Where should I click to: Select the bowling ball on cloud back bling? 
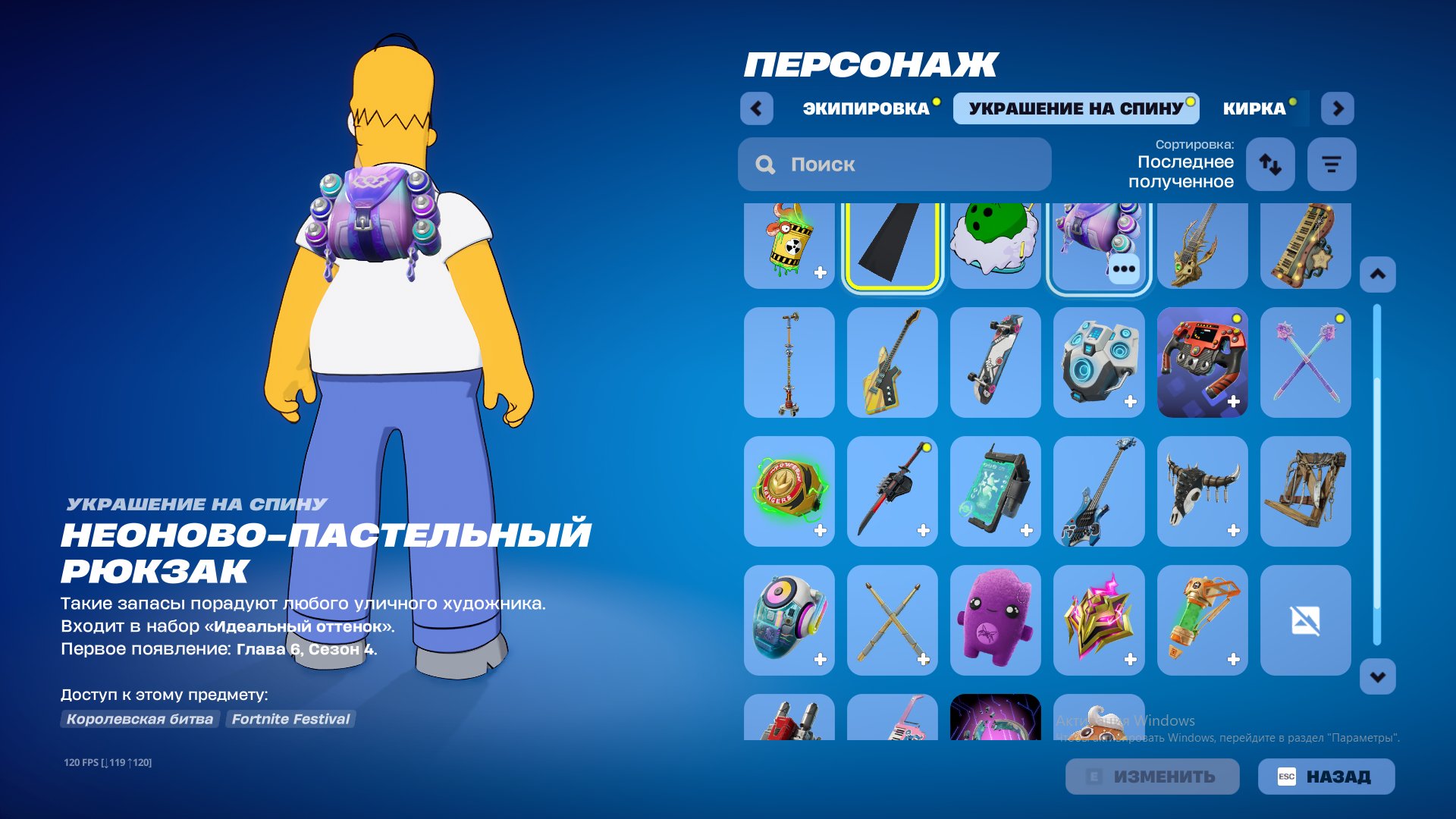[996, 244]
